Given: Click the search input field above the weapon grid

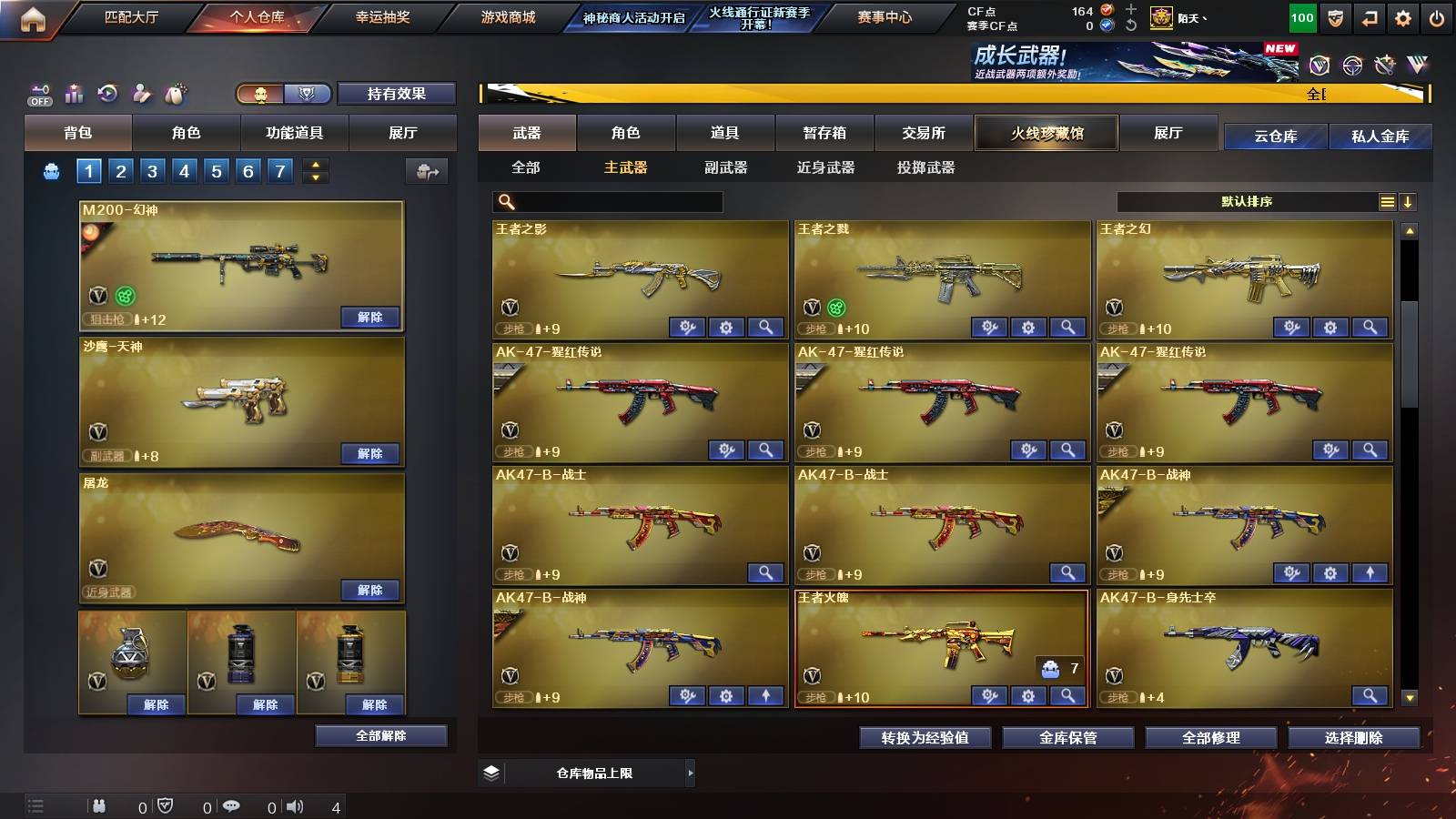Looking at the screenshot, I should click(605, 202).
